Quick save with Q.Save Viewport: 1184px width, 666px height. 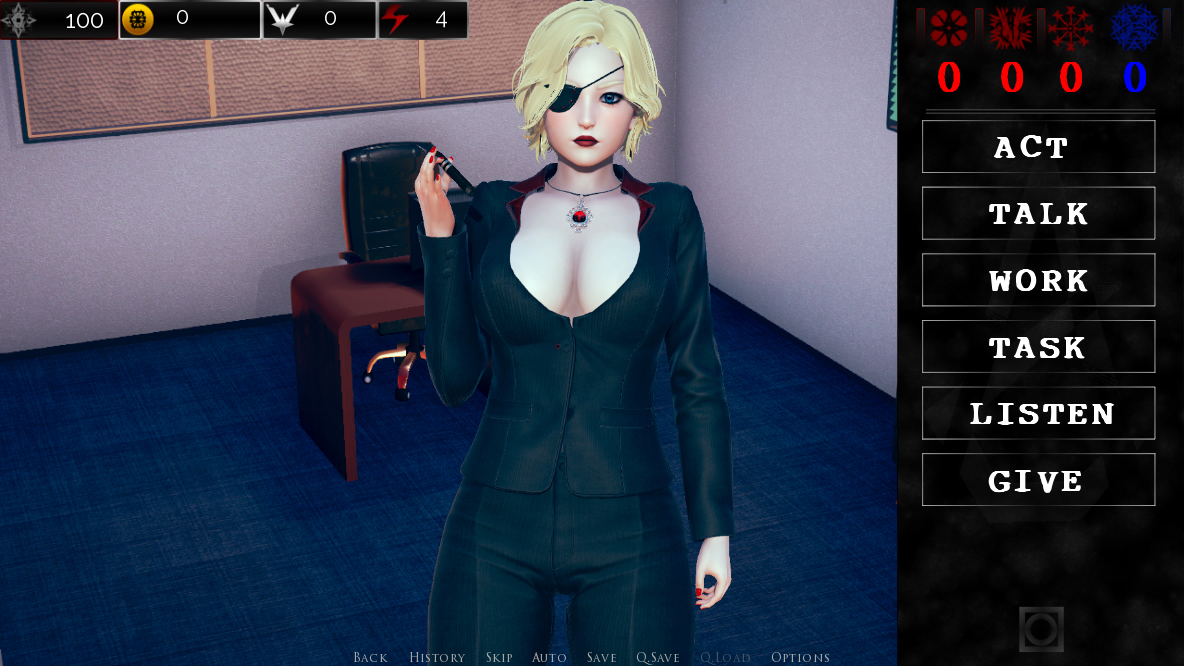[x=658, y=657]
